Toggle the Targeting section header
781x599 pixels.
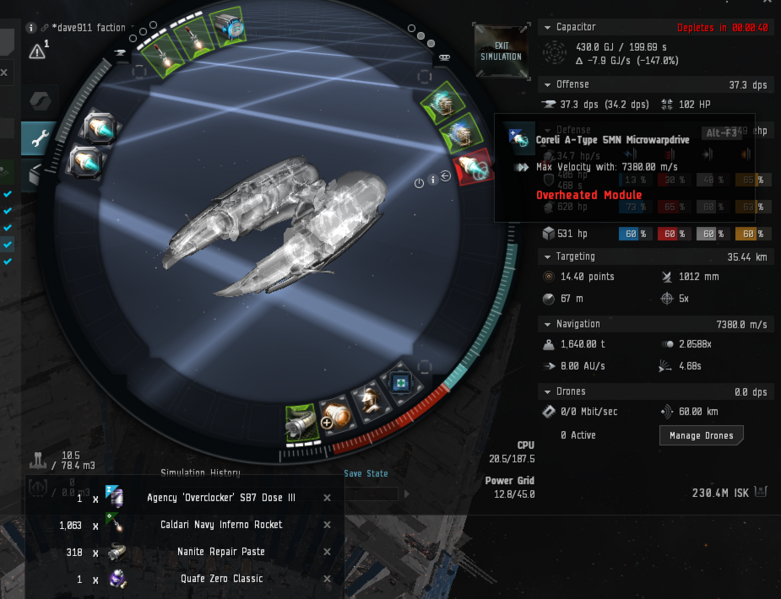[547, 256]
